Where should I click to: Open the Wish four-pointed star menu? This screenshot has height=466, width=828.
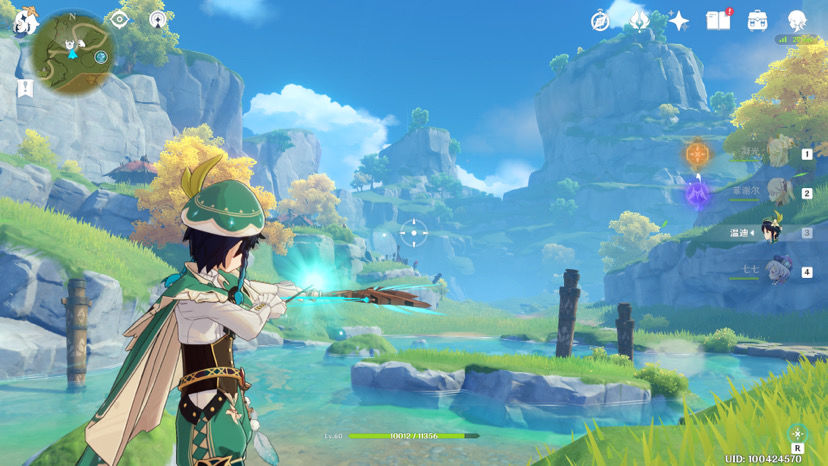(679, 20)
